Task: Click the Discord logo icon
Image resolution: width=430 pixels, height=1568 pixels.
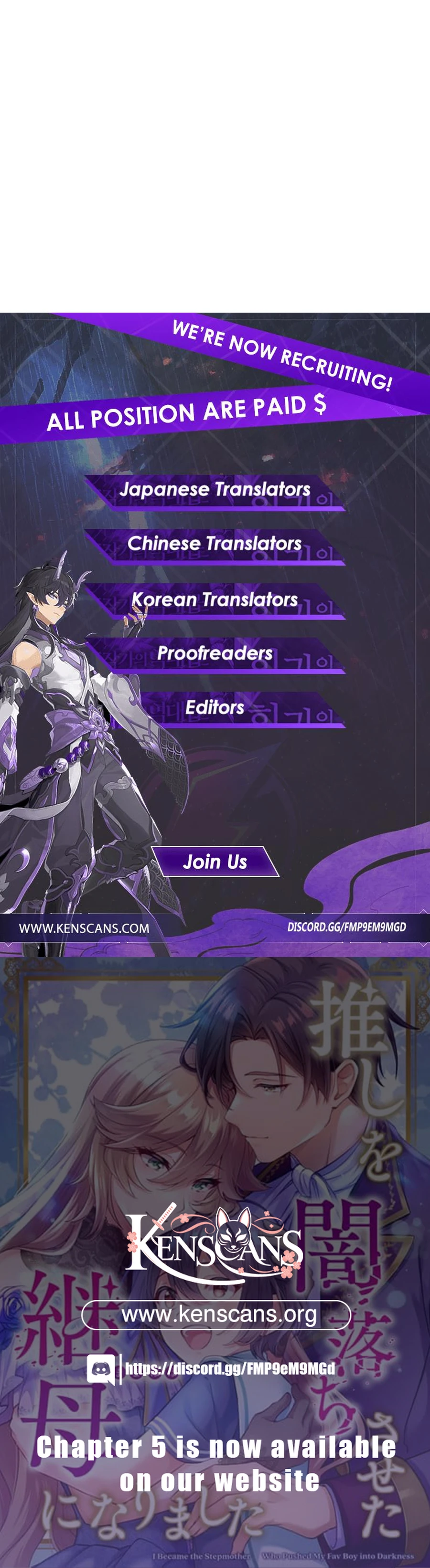Action: pyautogui.click(x=100, y=1369)
